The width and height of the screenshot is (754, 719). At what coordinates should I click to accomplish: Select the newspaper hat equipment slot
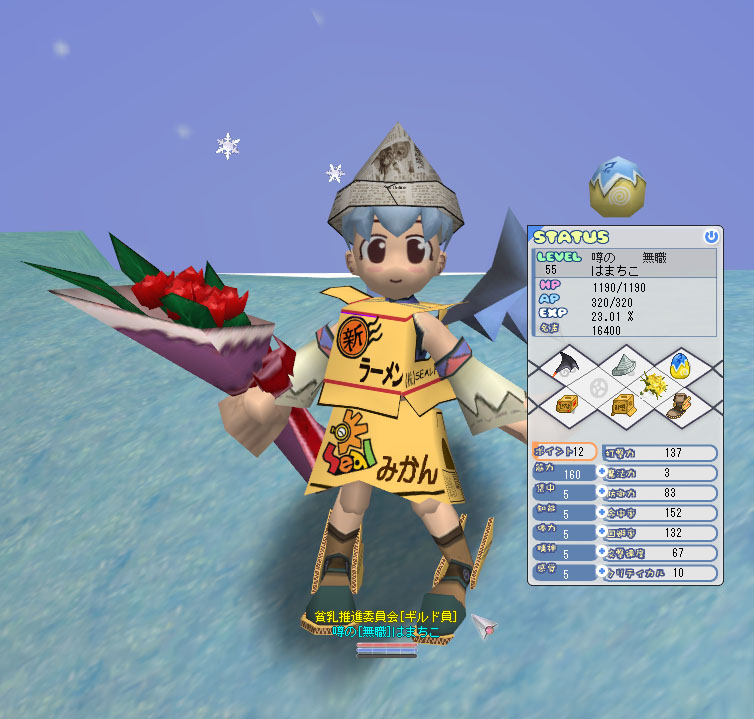[x=623, y=364]
